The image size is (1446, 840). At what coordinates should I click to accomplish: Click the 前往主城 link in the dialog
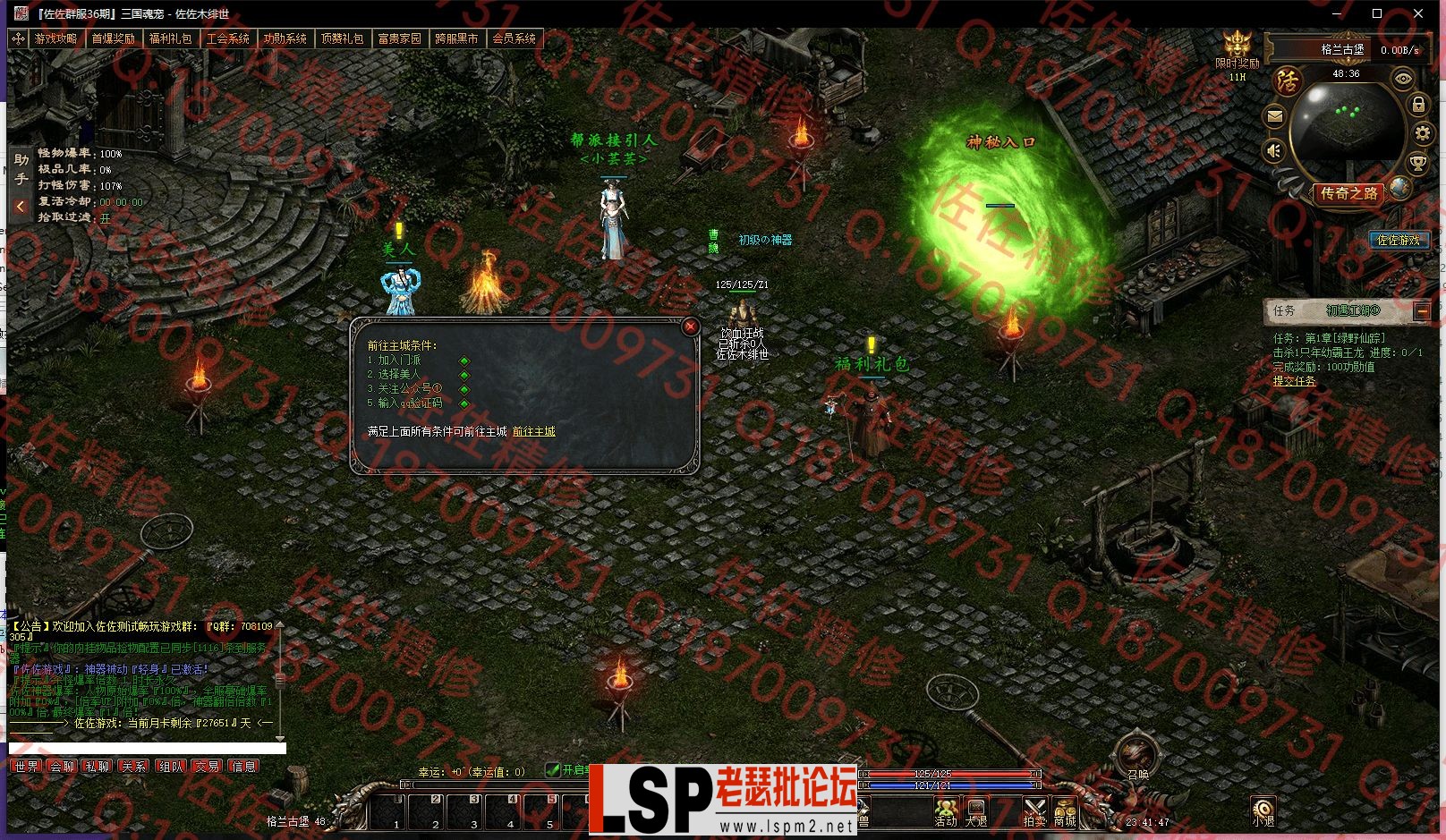coord(533,431)
